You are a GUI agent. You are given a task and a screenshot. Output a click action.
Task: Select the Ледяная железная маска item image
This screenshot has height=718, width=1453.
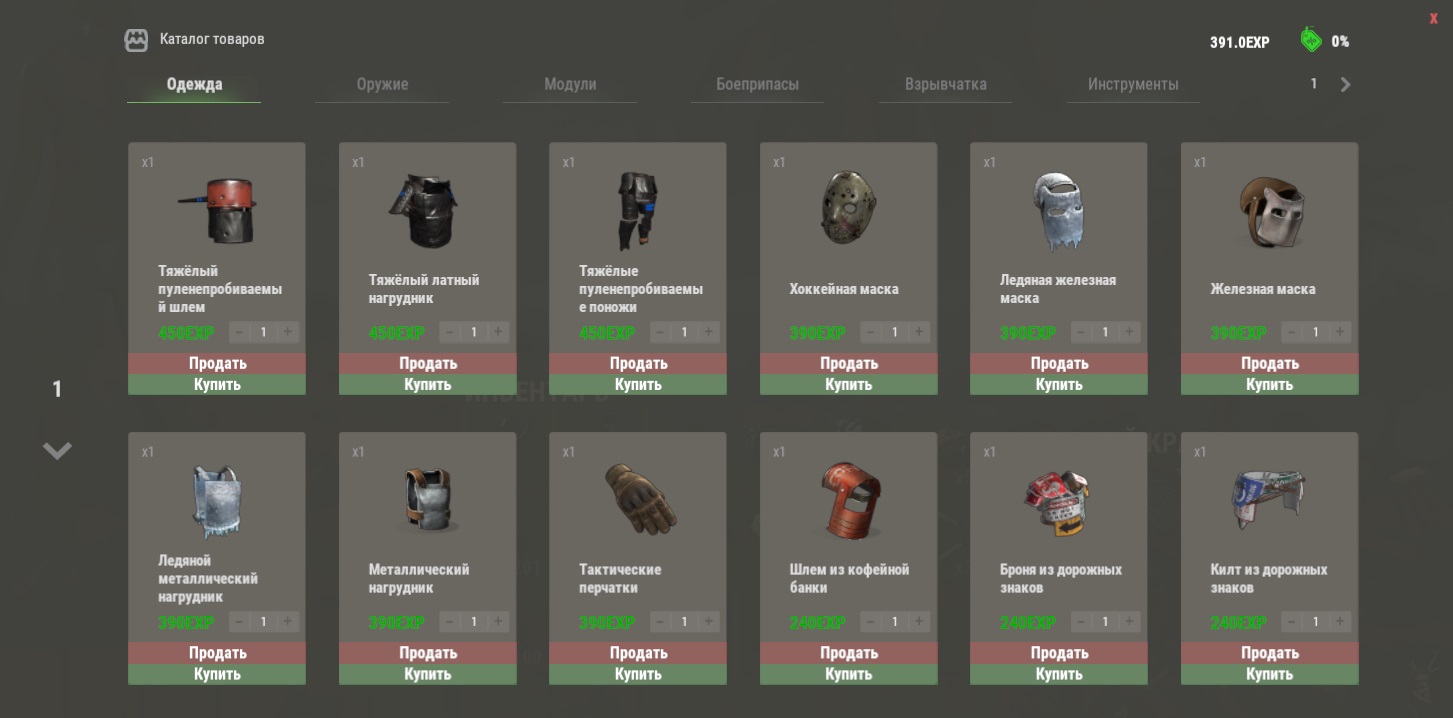tap(1058, 212)
